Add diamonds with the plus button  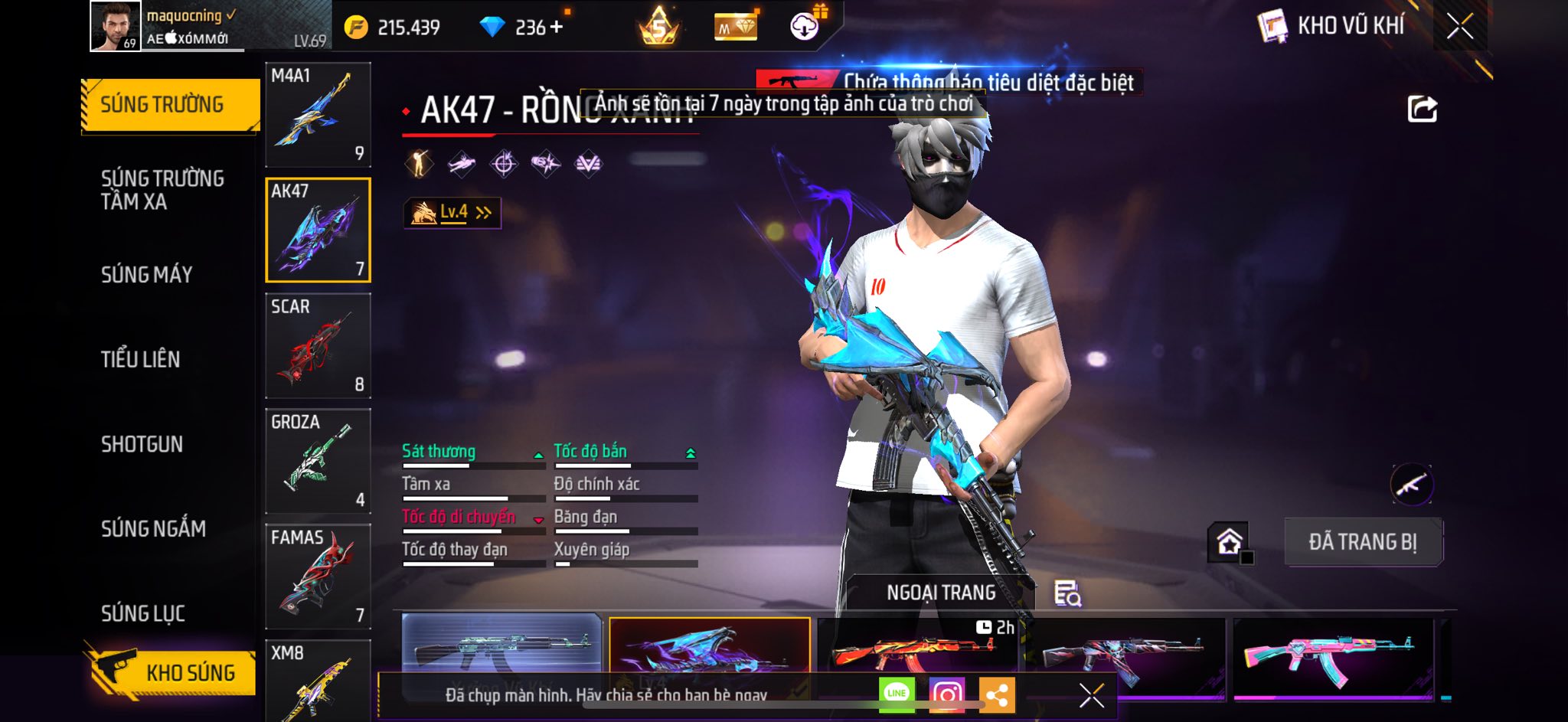557,28
